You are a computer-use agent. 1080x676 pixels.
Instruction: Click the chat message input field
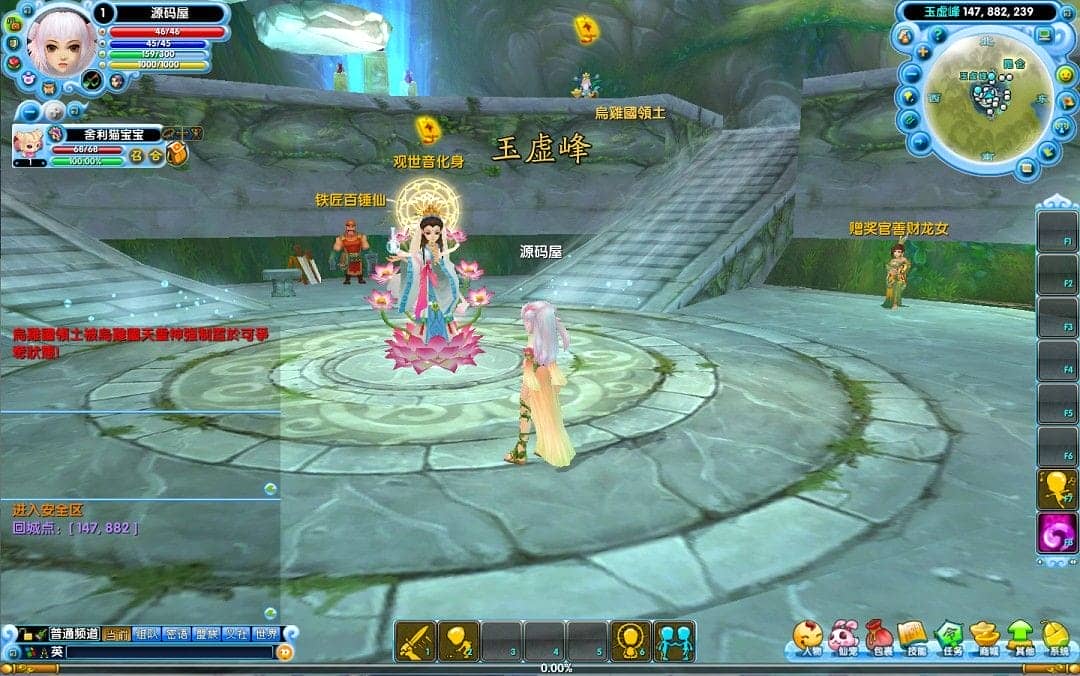170,652
